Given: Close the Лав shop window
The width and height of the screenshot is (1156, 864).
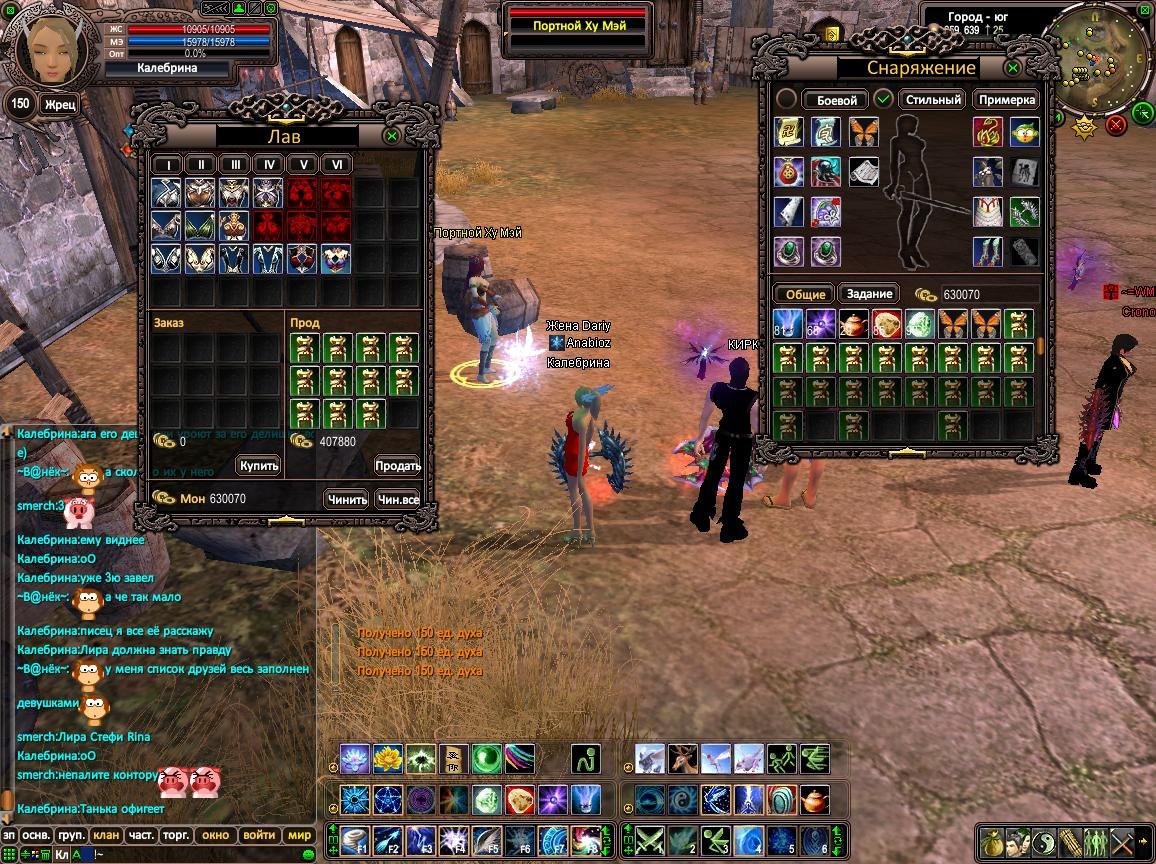Looking at the screenshot, I should (x=392, y=136).
